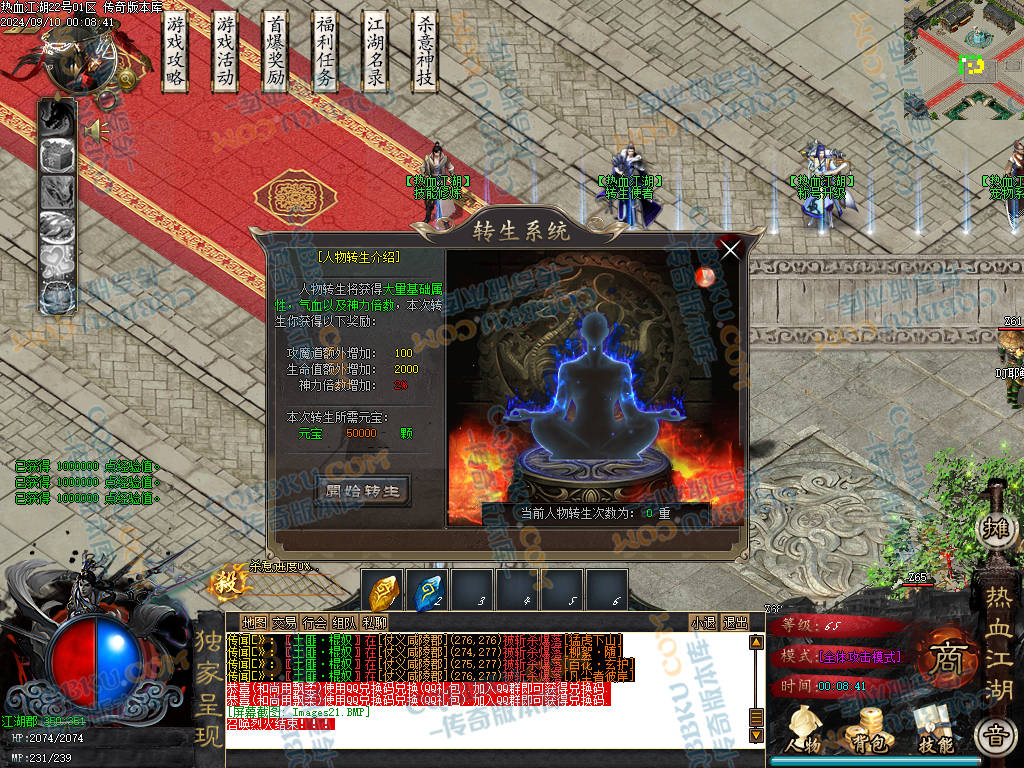Image resolution: width=1024 pixels, height=768 pixels.
Task: Click the minimap
Action: (x=964, y=58)
